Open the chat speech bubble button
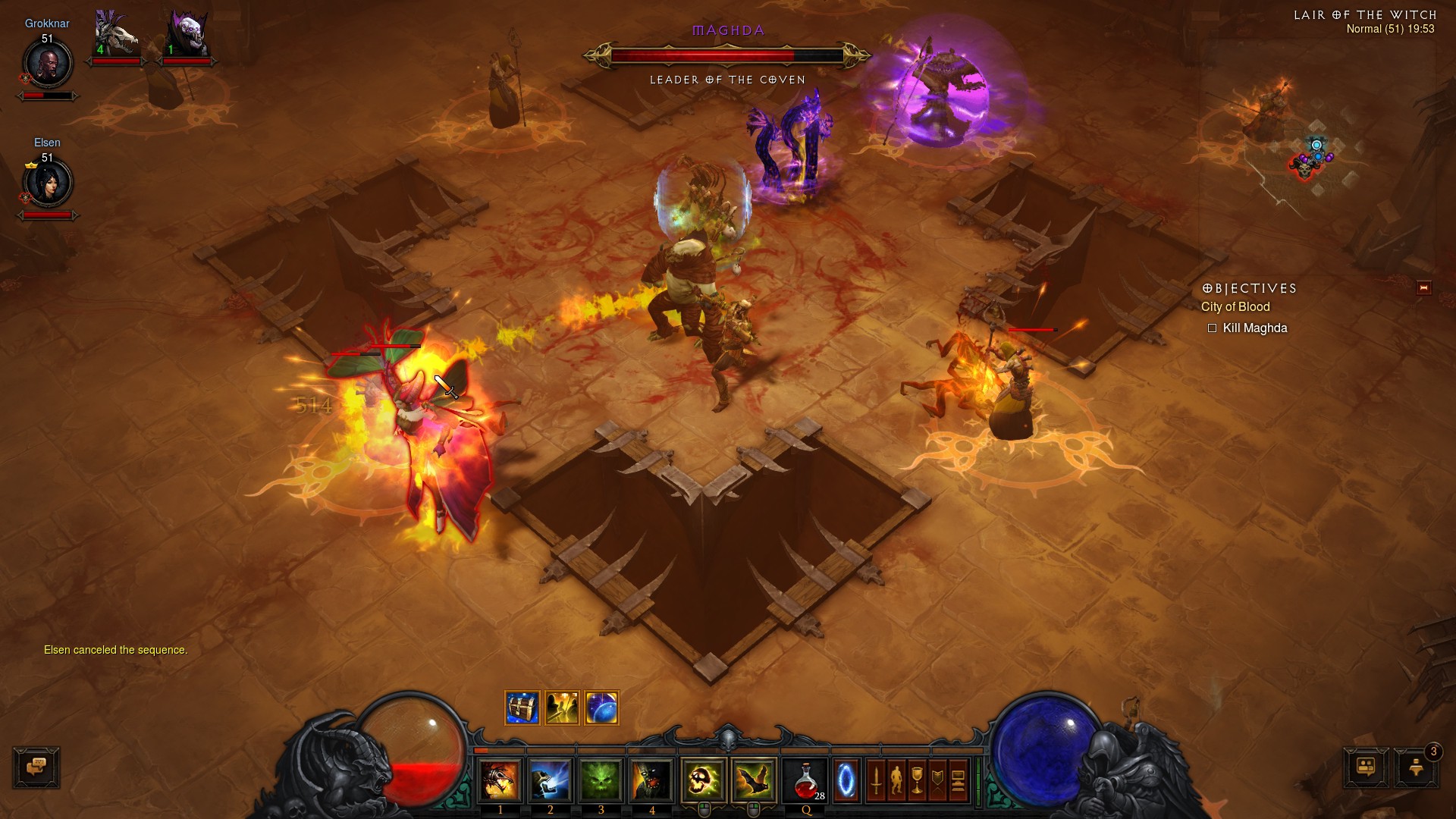The height and width of the screenshot is (819, 1456). (36, 767)
